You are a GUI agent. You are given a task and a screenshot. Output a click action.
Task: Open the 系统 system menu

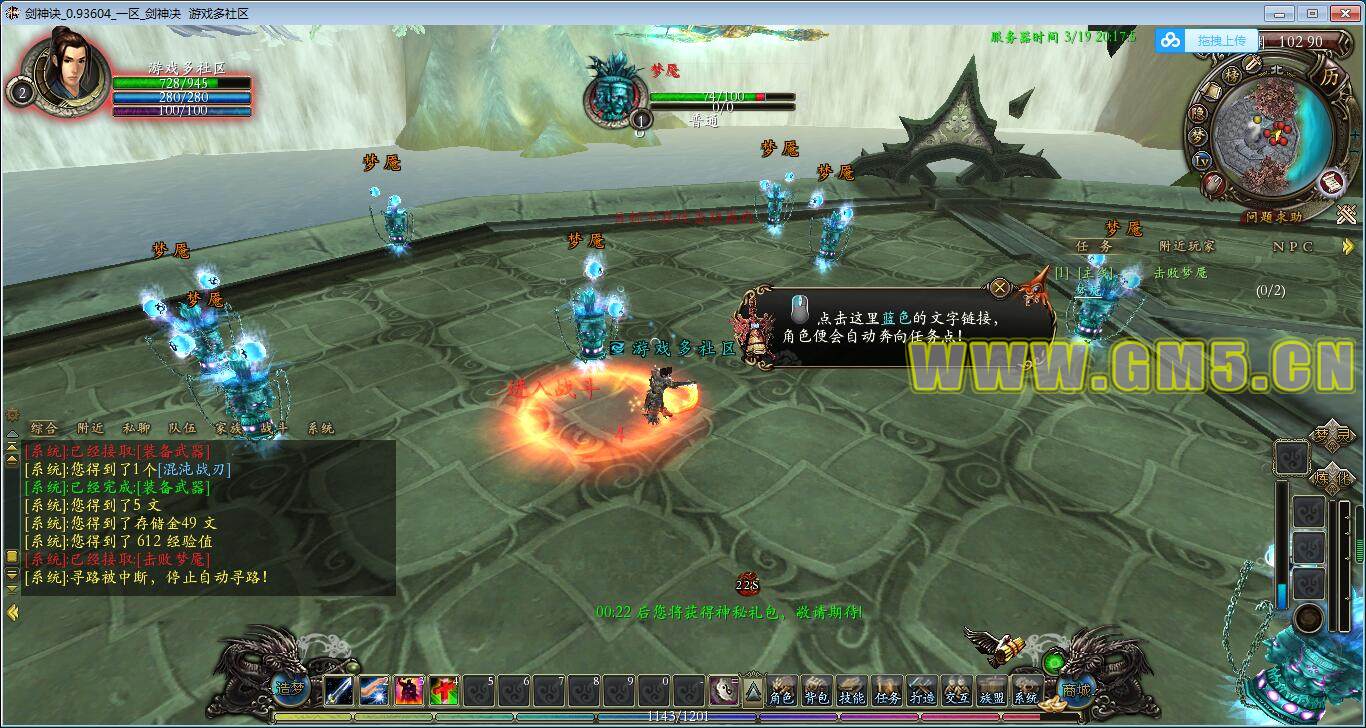point(1025,692)
